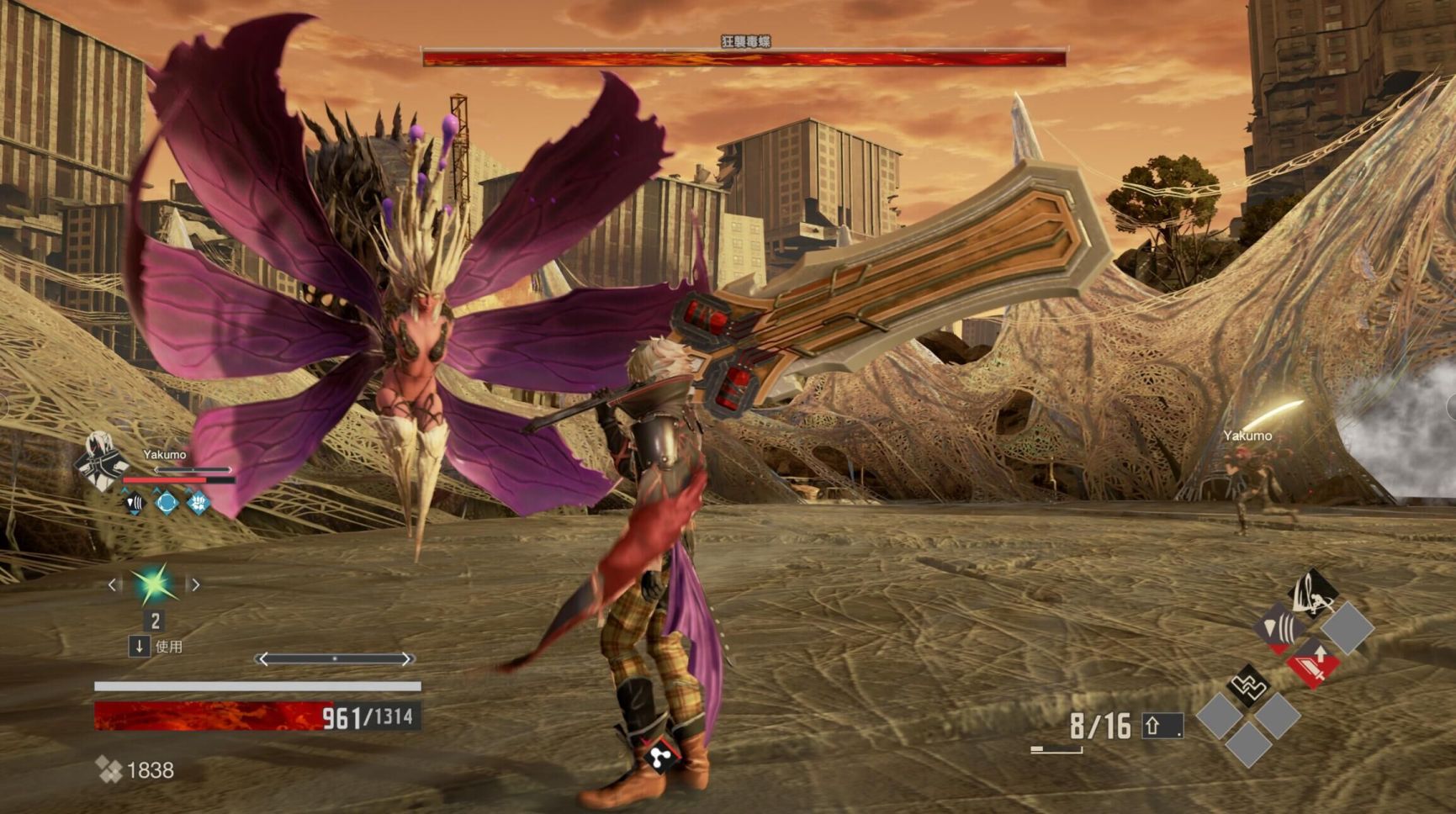Image resolution: width=1456 pixels, height=814 pixels.
Task: Activate the sword-slash warrior gift
Action: coord(1313,594)
